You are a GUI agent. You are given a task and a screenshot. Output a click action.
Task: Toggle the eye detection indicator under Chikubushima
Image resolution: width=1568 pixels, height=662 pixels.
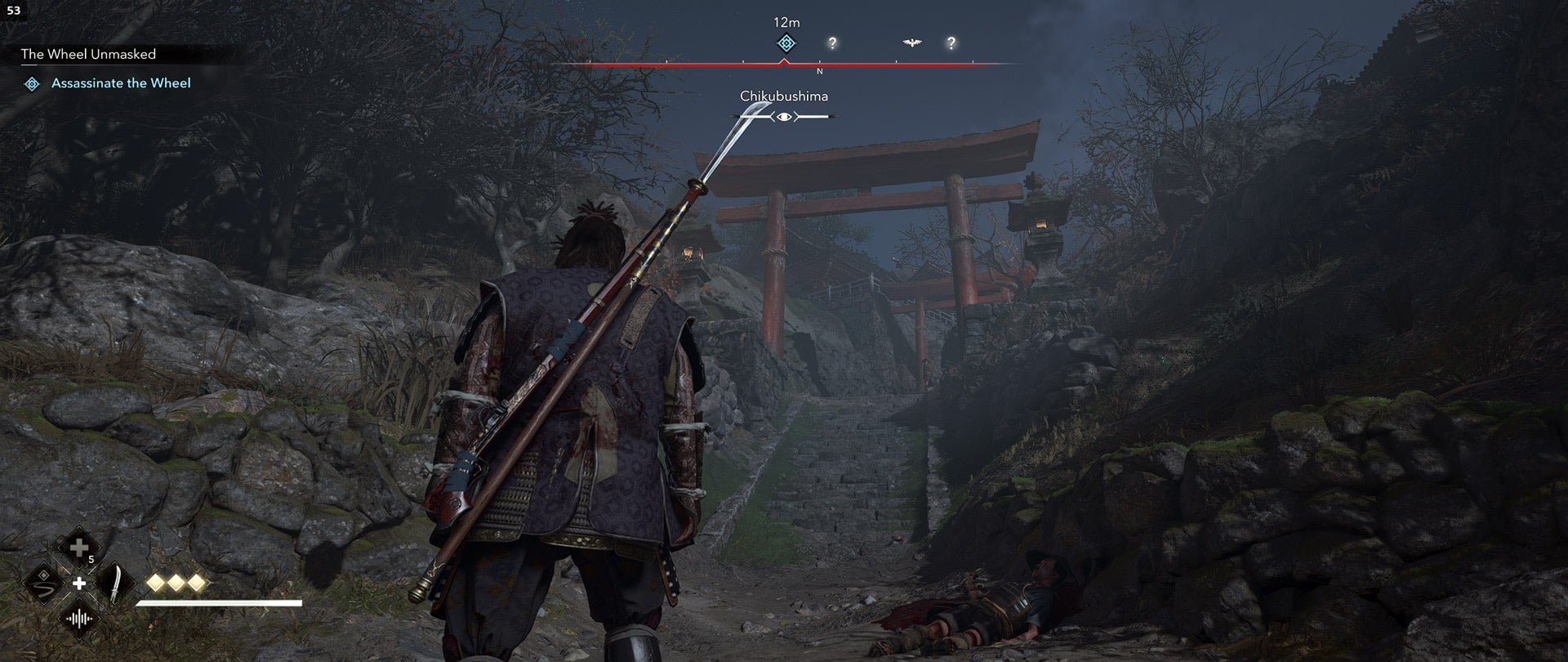785,116
